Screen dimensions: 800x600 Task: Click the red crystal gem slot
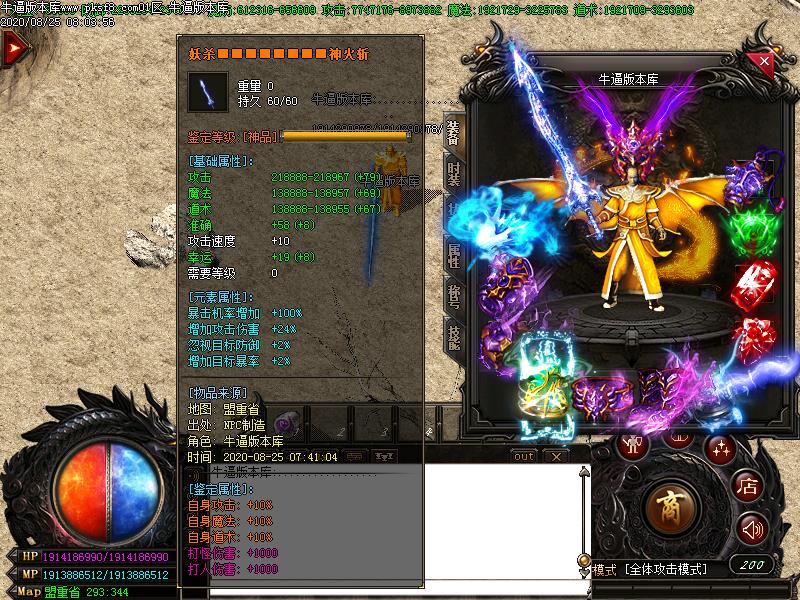click(755, 283)
